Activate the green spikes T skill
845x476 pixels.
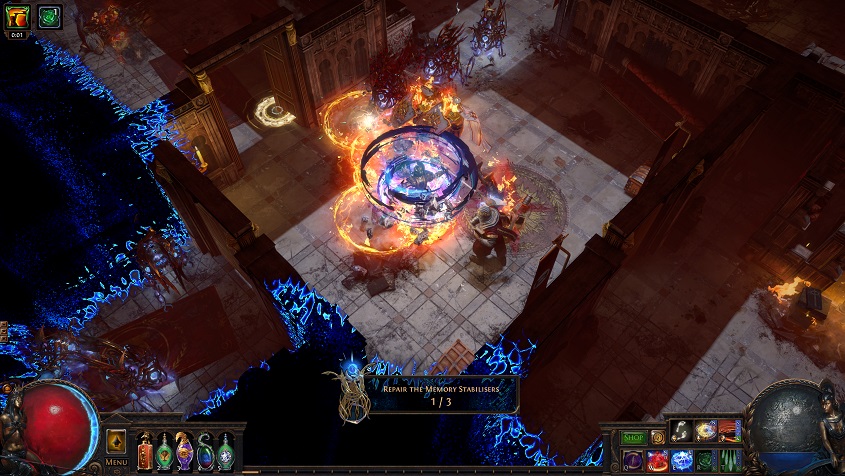[730, 460]
